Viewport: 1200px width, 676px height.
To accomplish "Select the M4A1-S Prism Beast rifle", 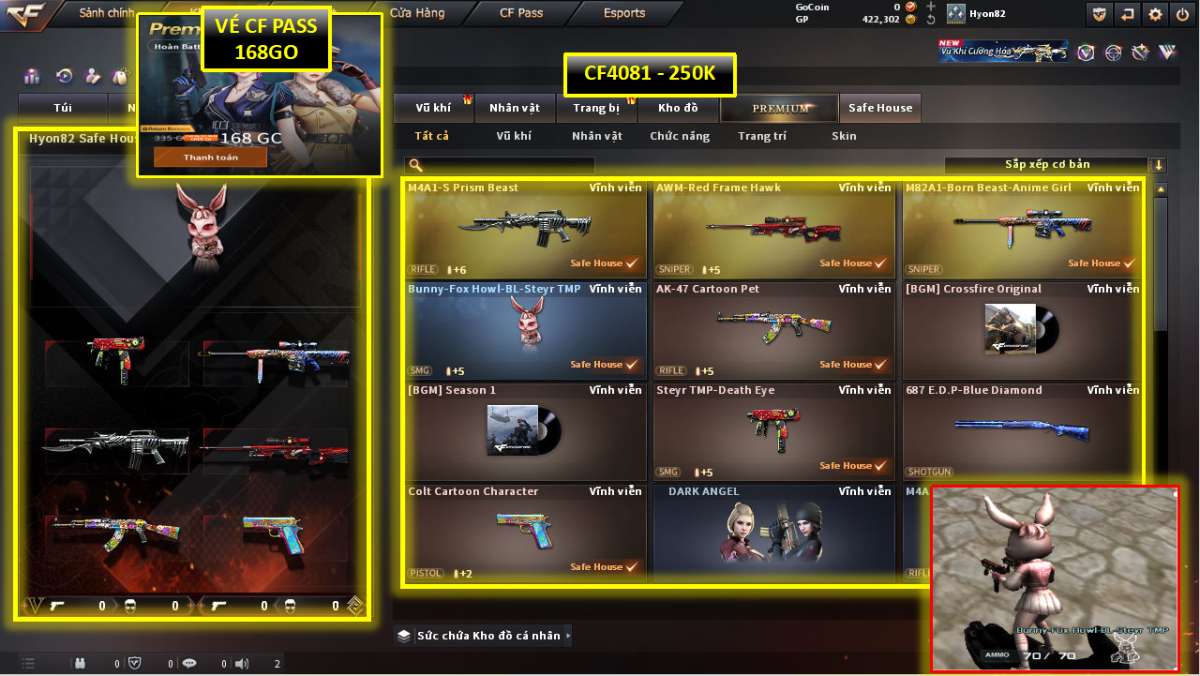I will click(x=525, y=228).
